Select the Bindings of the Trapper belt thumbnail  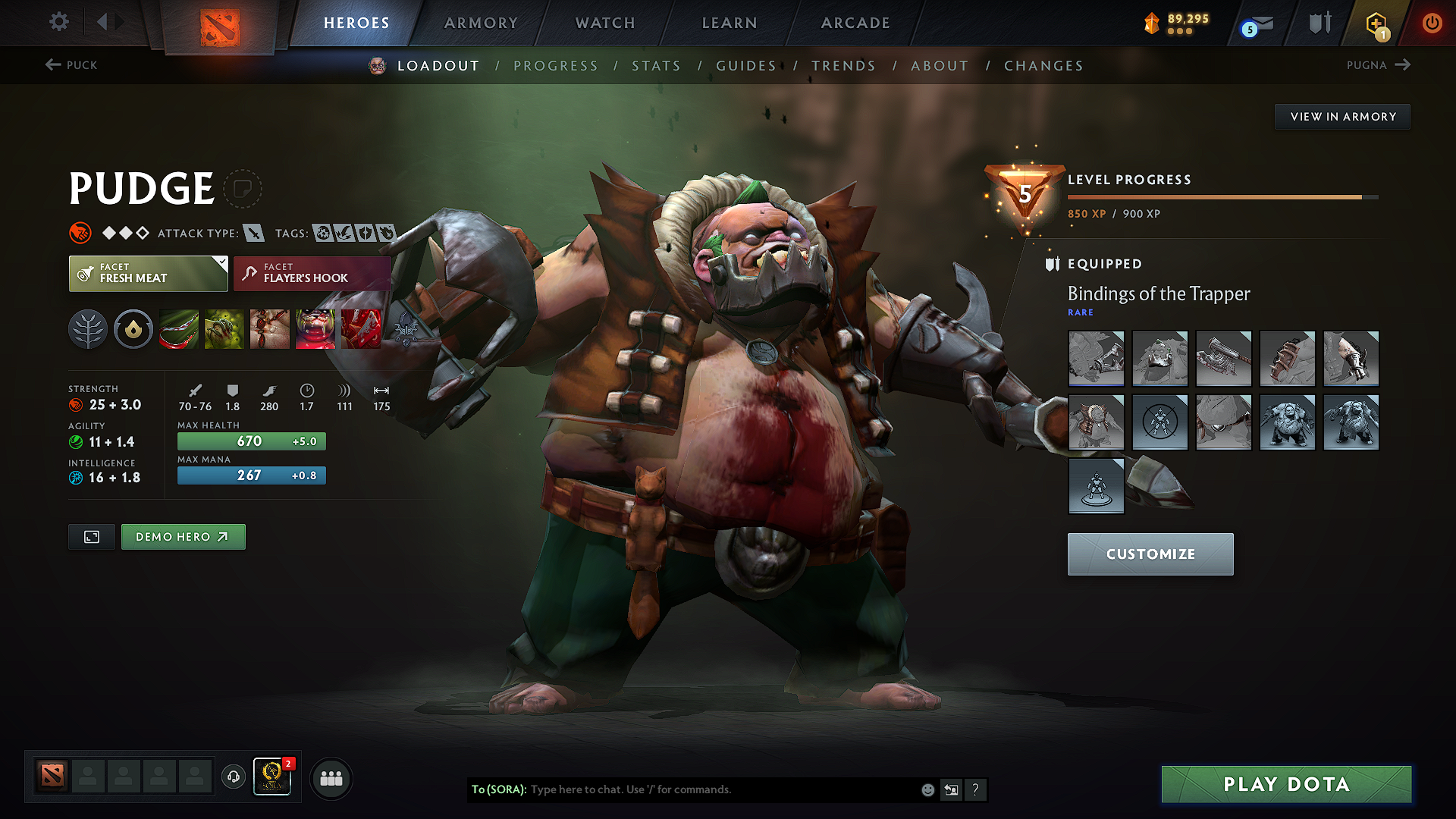click(x=1223, y=422)
